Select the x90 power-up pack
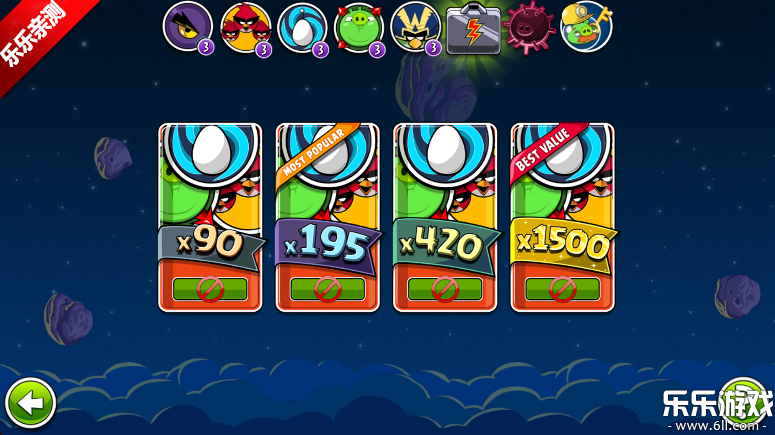The image size is (775, 435). click(210, 217)
